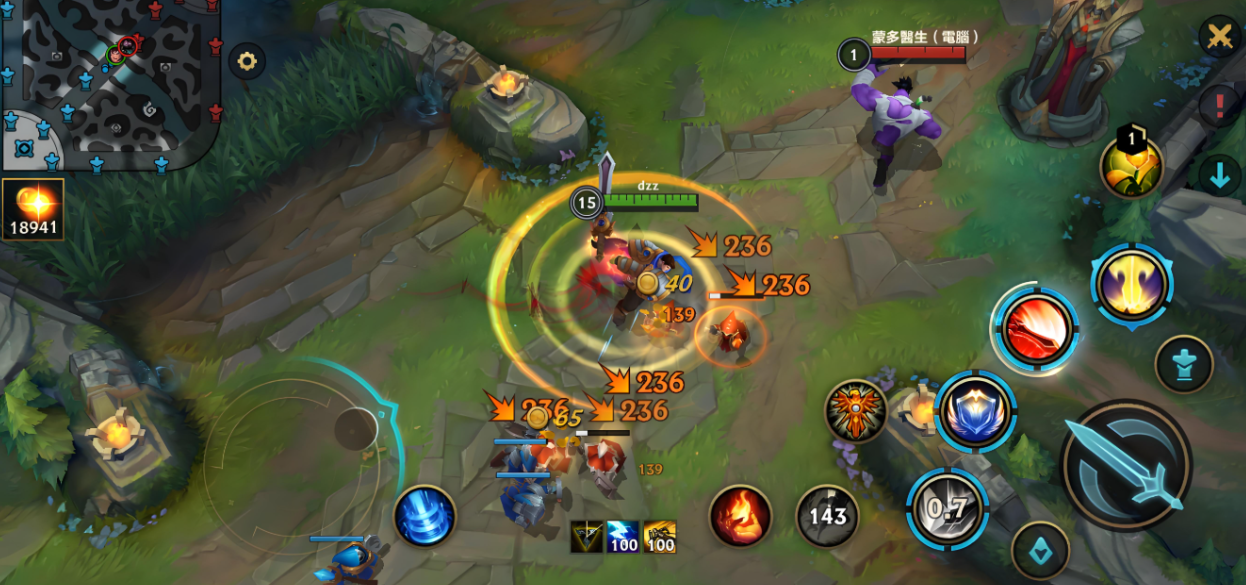This screenshot has width=1246, height=585.
Task: Send a red exclamation danger ping
Action: [1219, 104]
